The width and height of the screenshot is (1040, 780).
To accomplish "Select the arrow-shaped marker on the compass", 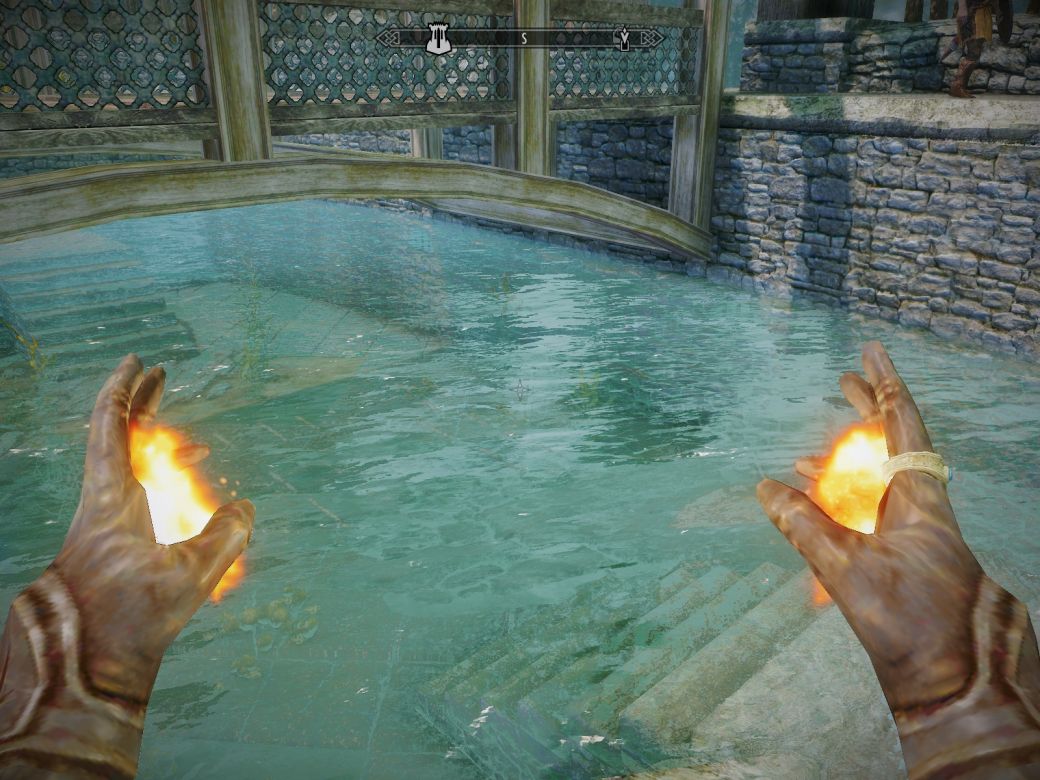I will [x=625, y=38].
